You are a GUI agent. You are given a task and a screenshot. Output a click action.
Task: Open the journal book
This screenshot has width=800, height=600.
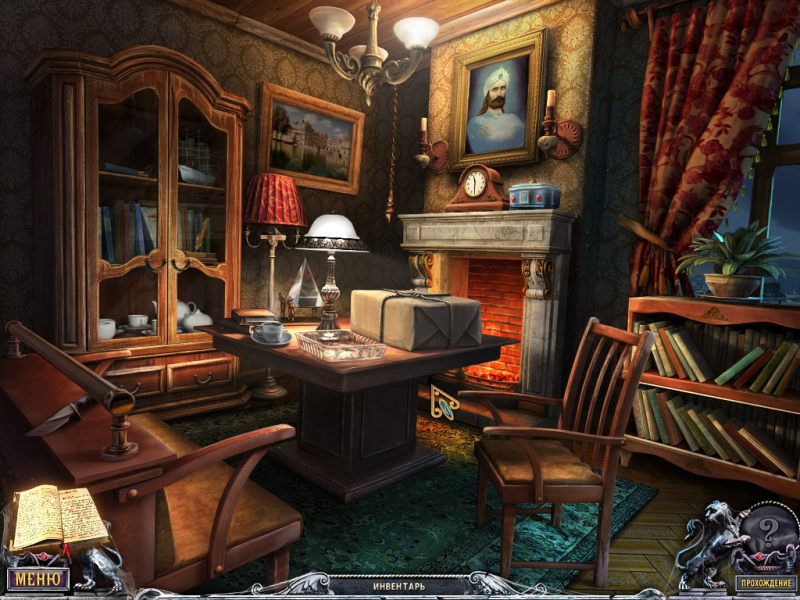tap(57, 517)
